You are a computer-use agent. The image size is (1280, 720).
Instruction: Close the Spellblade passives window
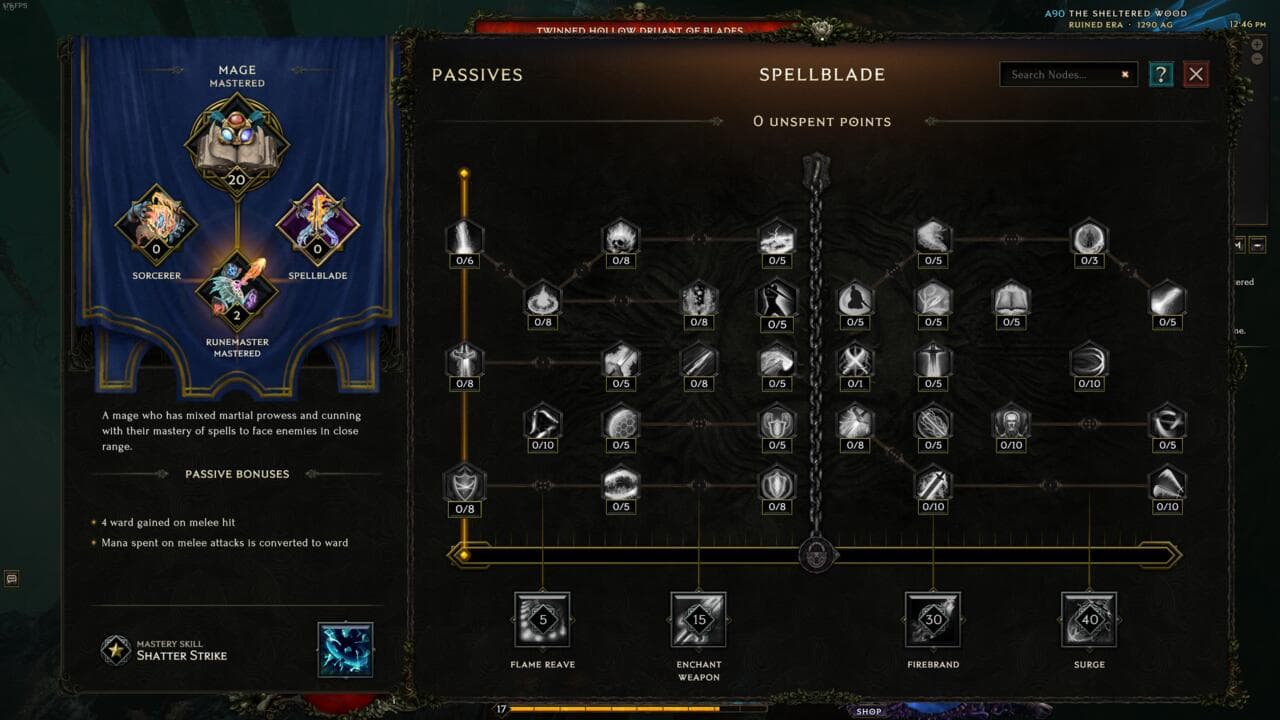(1196, 74)
